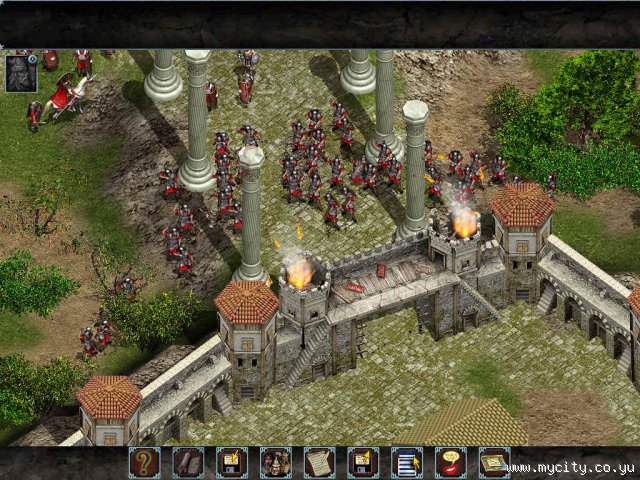Open the folded map icon
Image resolution: width=640 pixels, height=480 pixels.
(x=494, y=462)
